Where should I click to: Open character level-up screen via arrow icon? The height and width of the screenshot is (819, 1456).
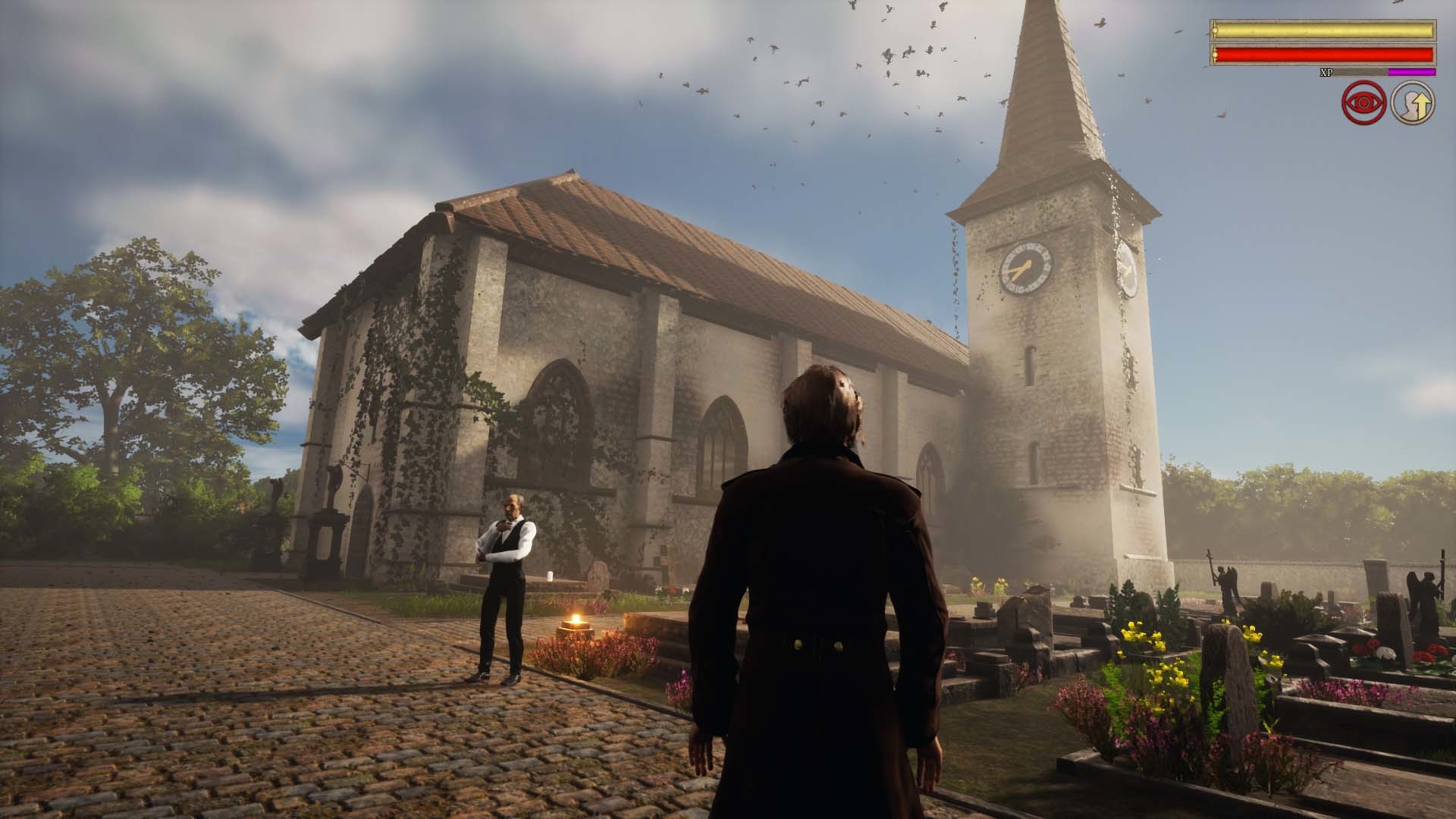pos(1411,103)
